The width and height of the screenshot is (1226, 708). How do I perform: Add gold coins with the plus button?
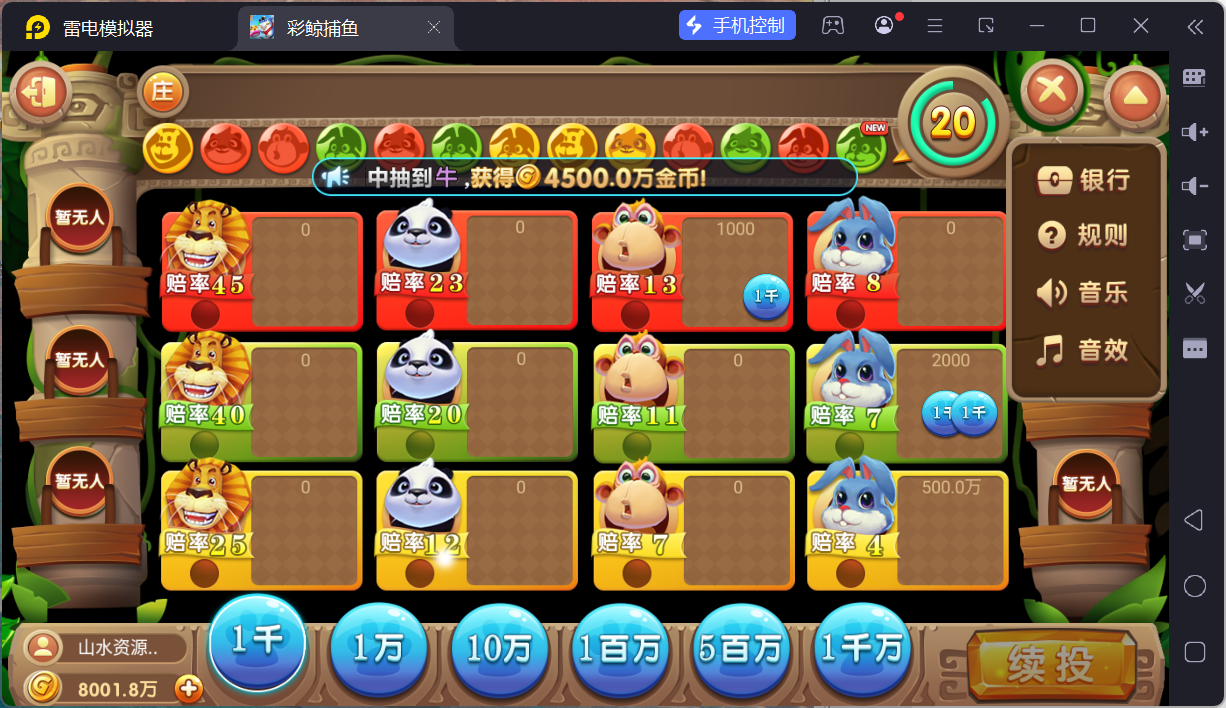pos(189,688)
